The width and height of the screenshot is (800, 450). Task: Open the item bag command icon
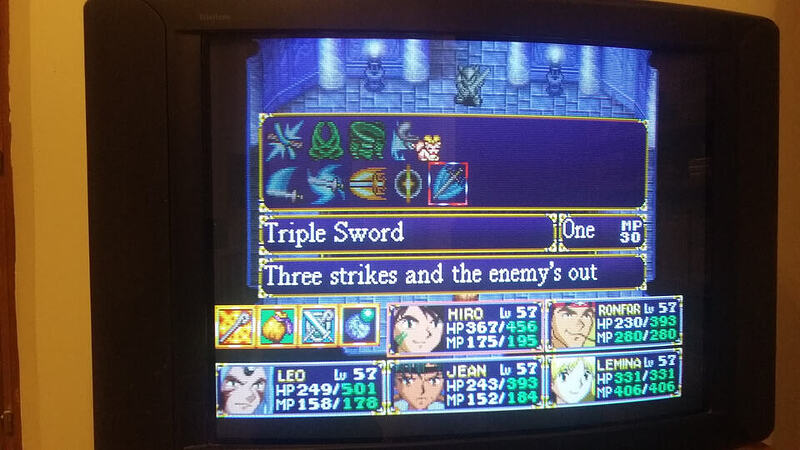[277, 326]
